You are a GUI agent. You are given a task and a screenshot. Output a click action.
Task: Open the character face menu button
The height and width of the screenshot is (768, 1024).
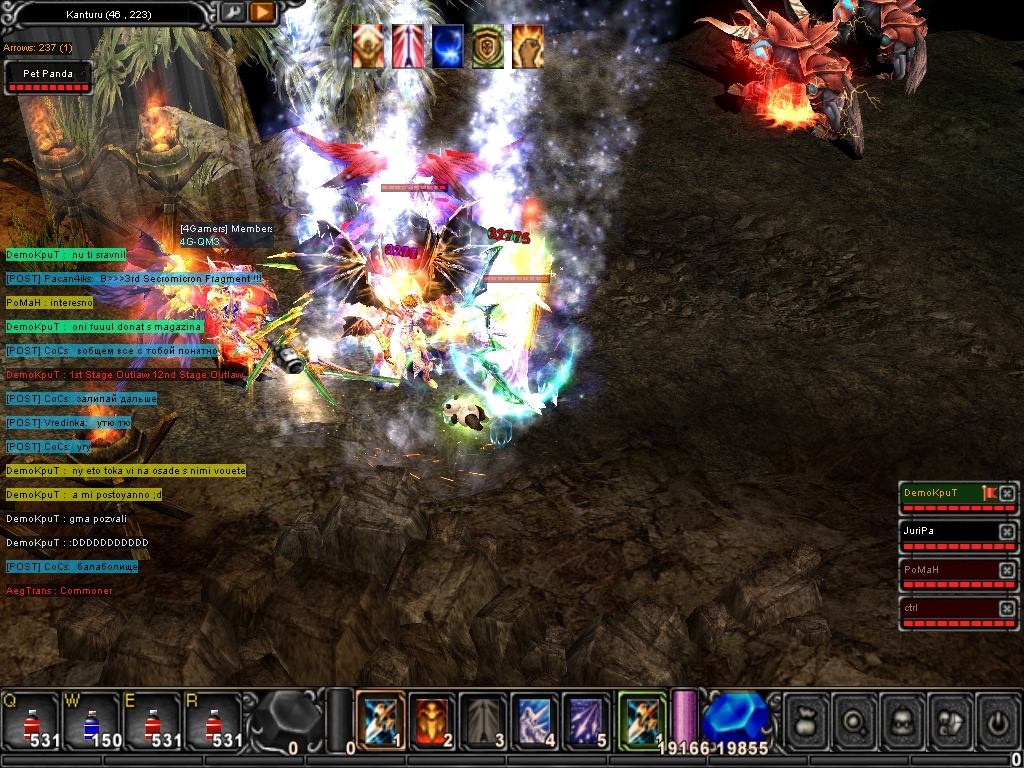coord(903,720)
